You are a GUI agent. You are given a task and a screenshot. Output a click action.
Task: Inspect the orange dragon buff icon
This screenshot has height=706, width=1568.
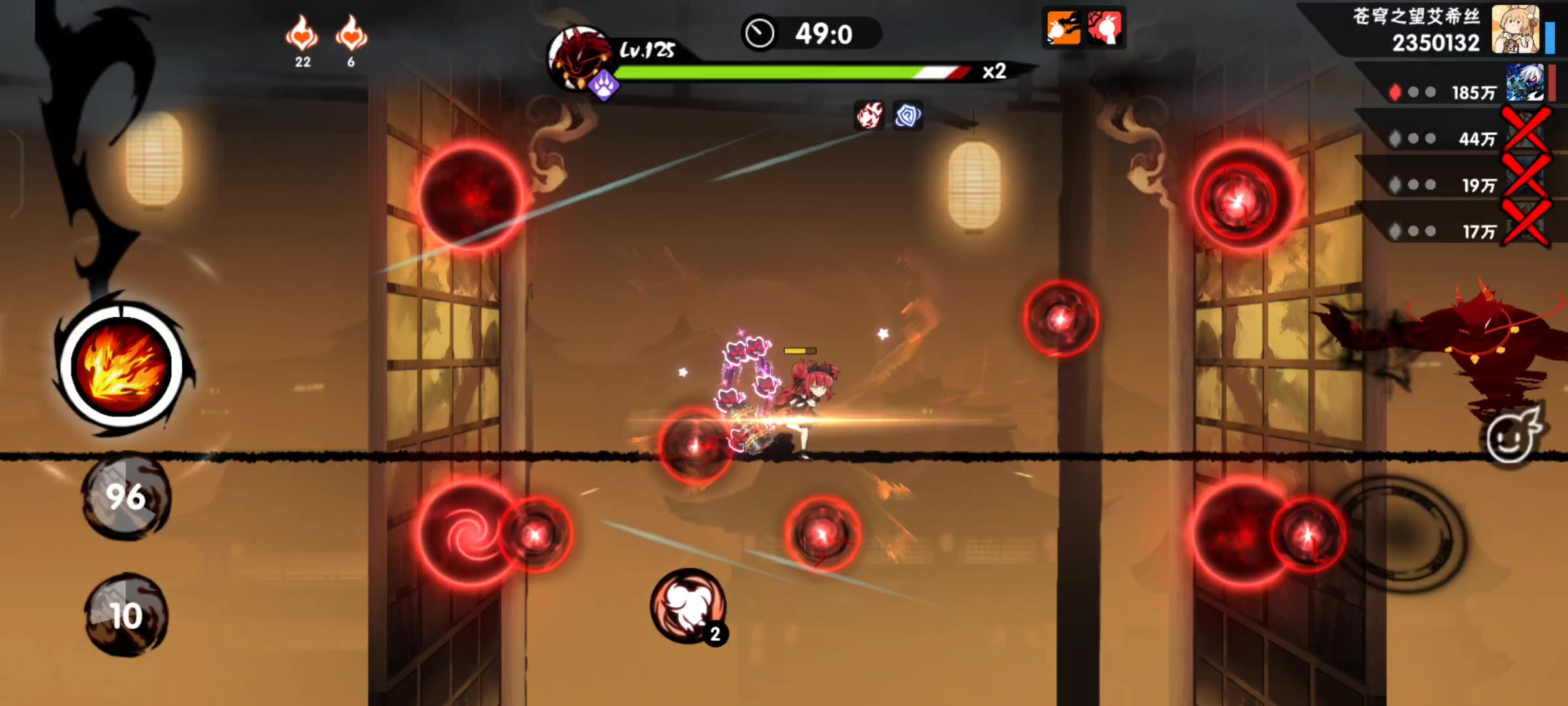tap(1063, 28)
